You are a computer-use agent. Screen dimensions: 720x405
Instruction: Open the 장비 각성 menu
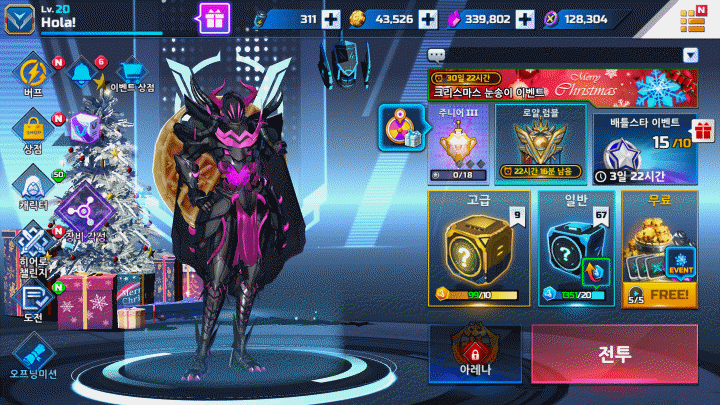pyautogui.click(x=82, y=215)
